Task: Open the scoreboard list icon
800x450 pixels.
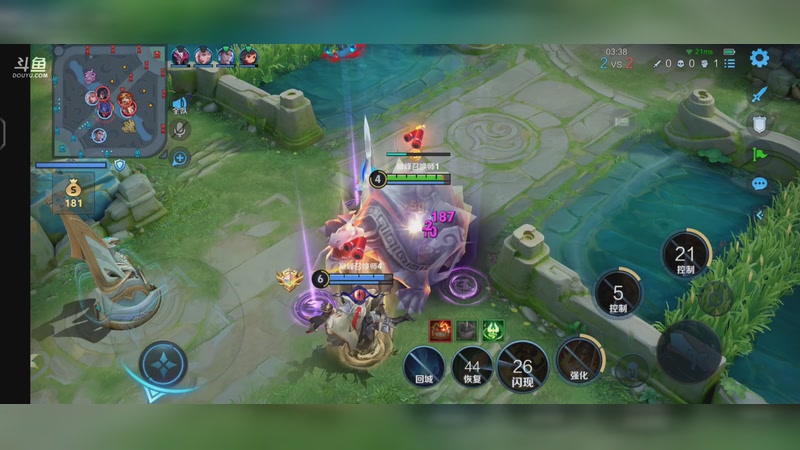Action: 729,63
